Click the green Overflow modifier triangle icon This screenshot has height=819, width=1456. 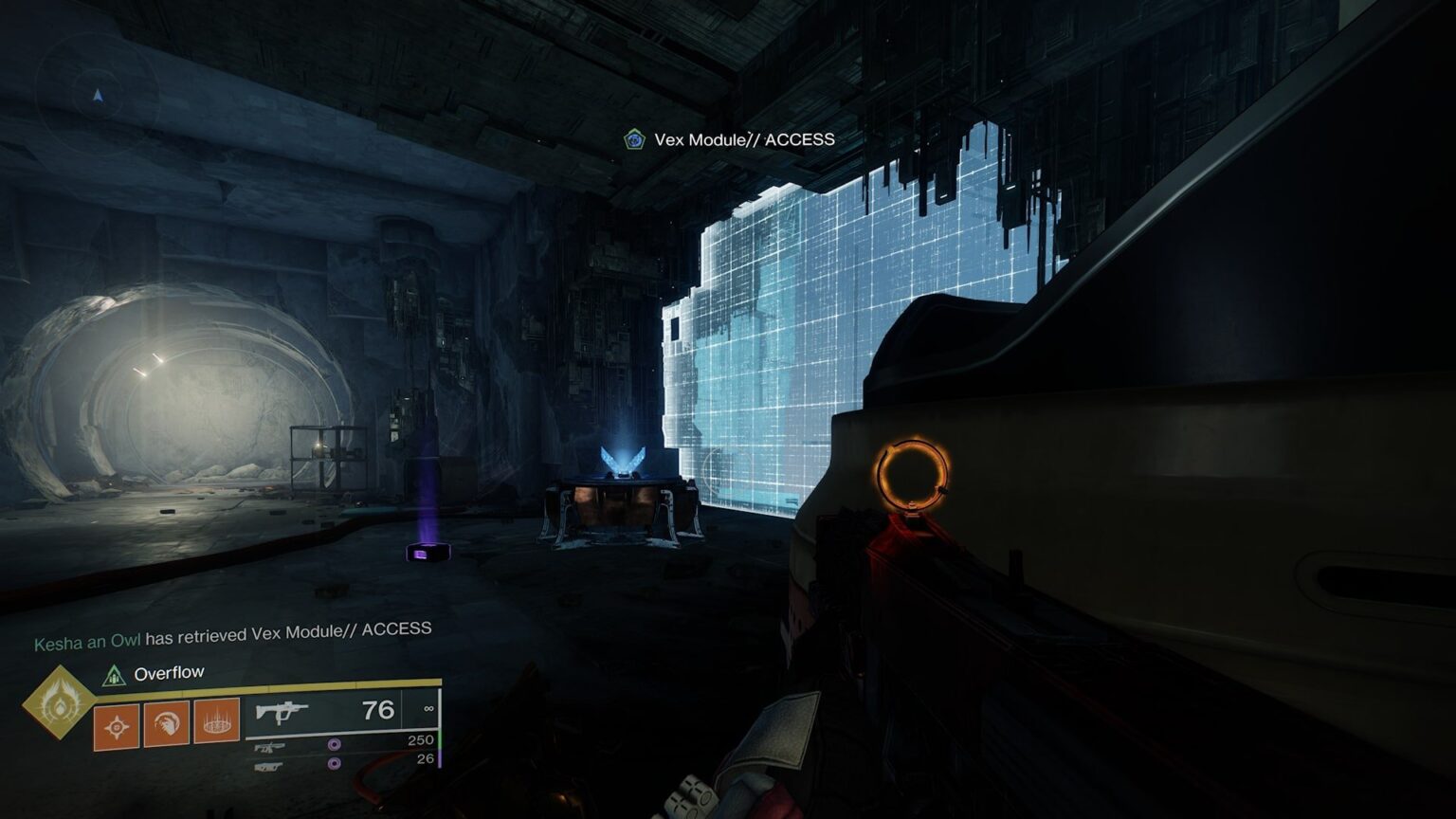[114, 677]
